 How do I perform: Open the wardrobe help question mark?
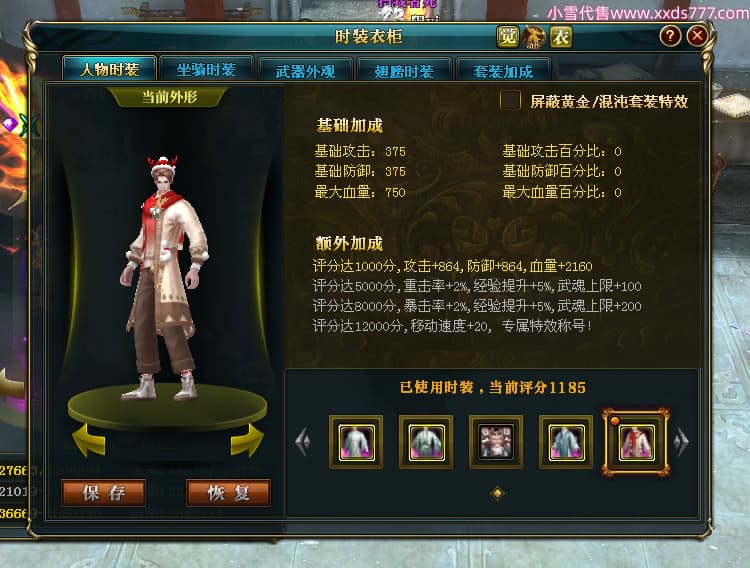pyautogui.click(x=670, y=36)
